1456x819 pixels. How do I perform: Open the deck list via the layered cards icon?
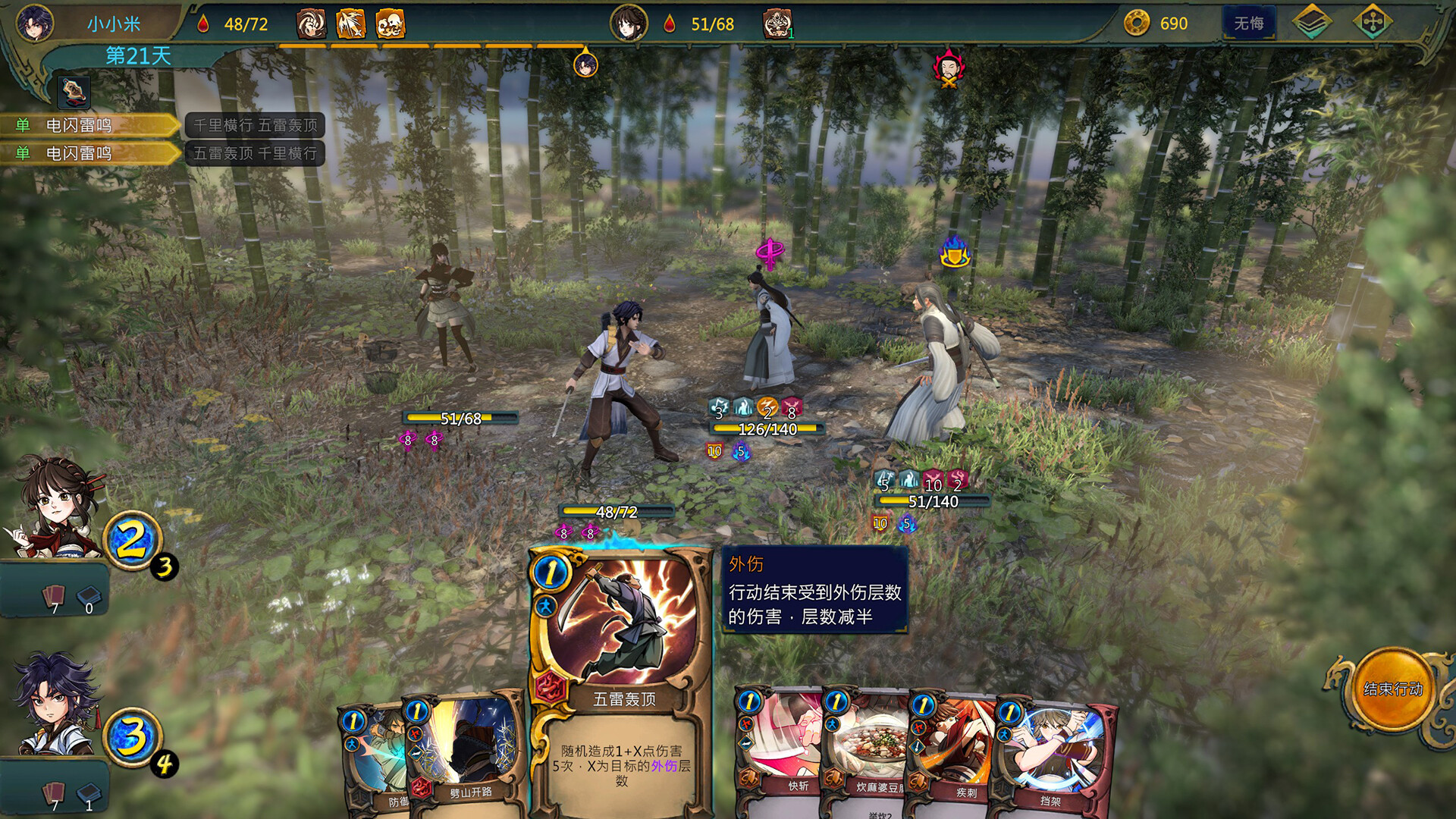click(x=1311, y=22)
